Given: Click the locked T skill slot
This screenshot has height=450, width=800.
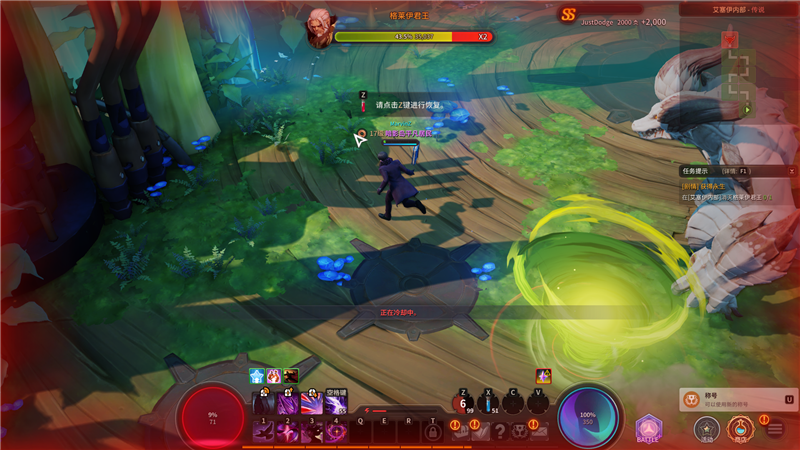Looking at the screenshot, I should 433,431.
